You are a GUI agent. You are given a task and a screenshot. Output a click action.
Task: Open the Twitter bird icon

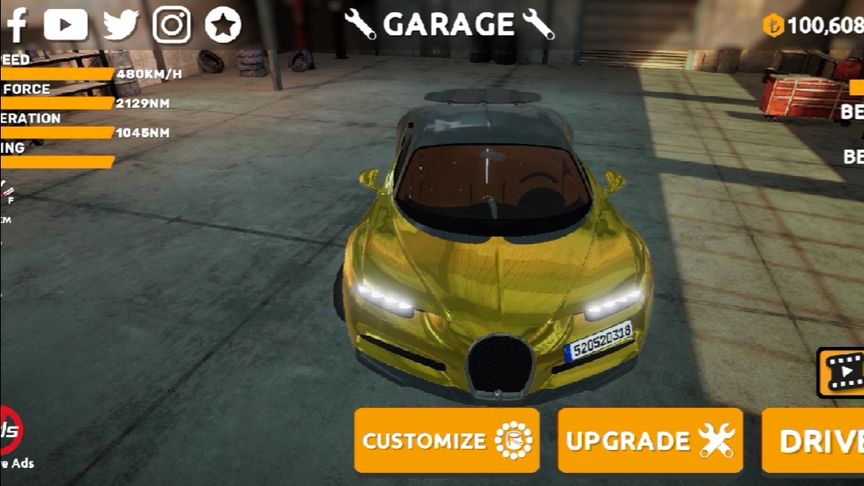pyautogui.click(x=120, y=24)
